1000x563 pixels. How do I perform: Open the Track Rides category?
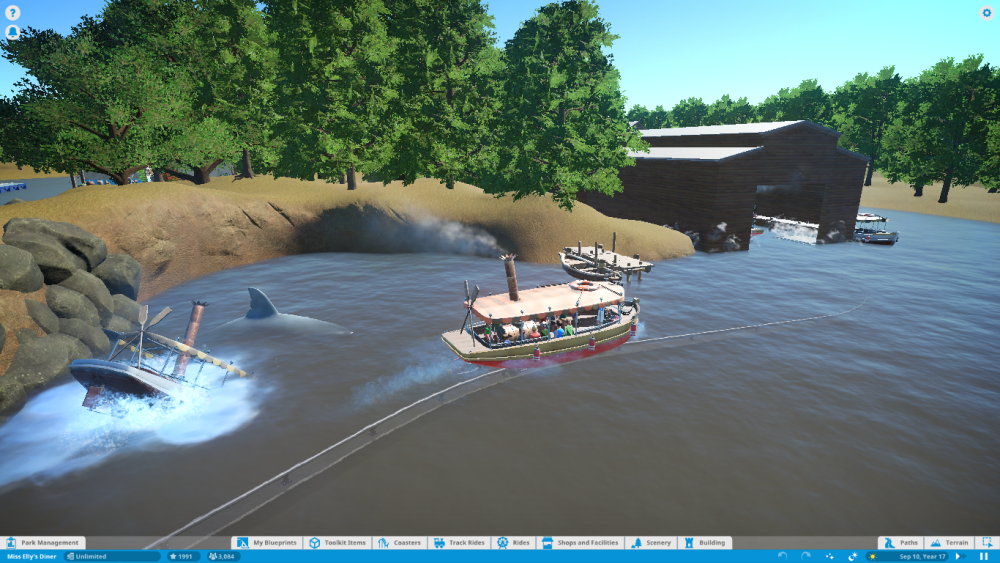click(458, 543)
